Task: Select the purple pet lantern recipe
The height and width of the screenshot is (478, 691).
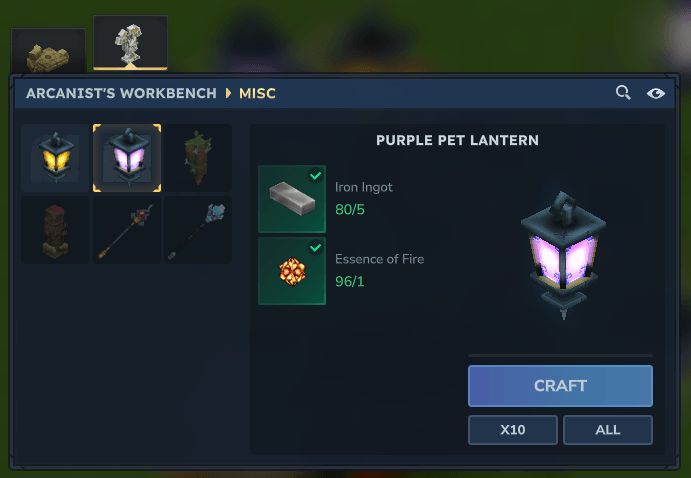Action: [x=127, y=158]
